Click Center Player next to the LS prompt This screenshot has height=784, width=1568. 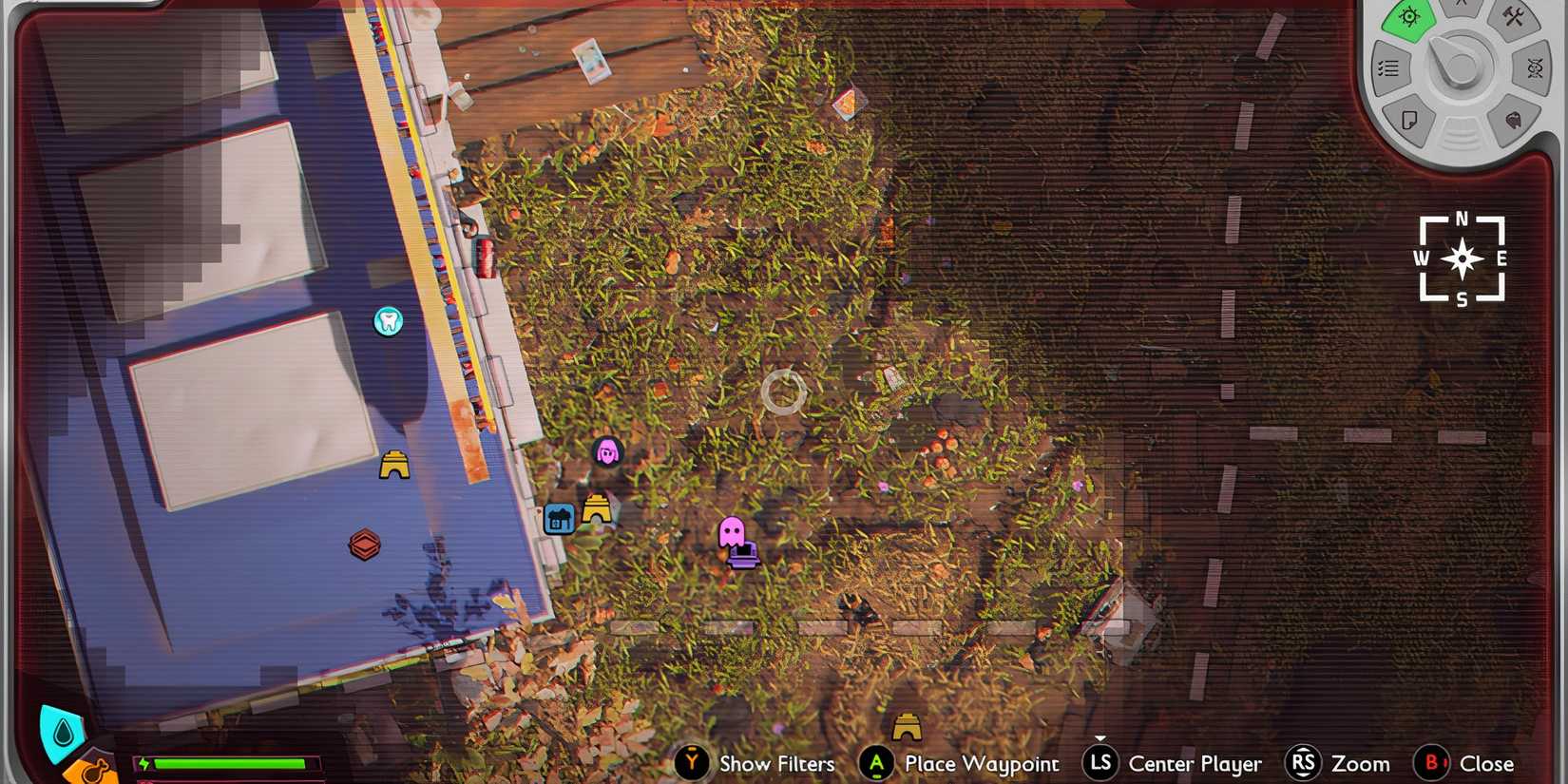[x=1195, y=763]
